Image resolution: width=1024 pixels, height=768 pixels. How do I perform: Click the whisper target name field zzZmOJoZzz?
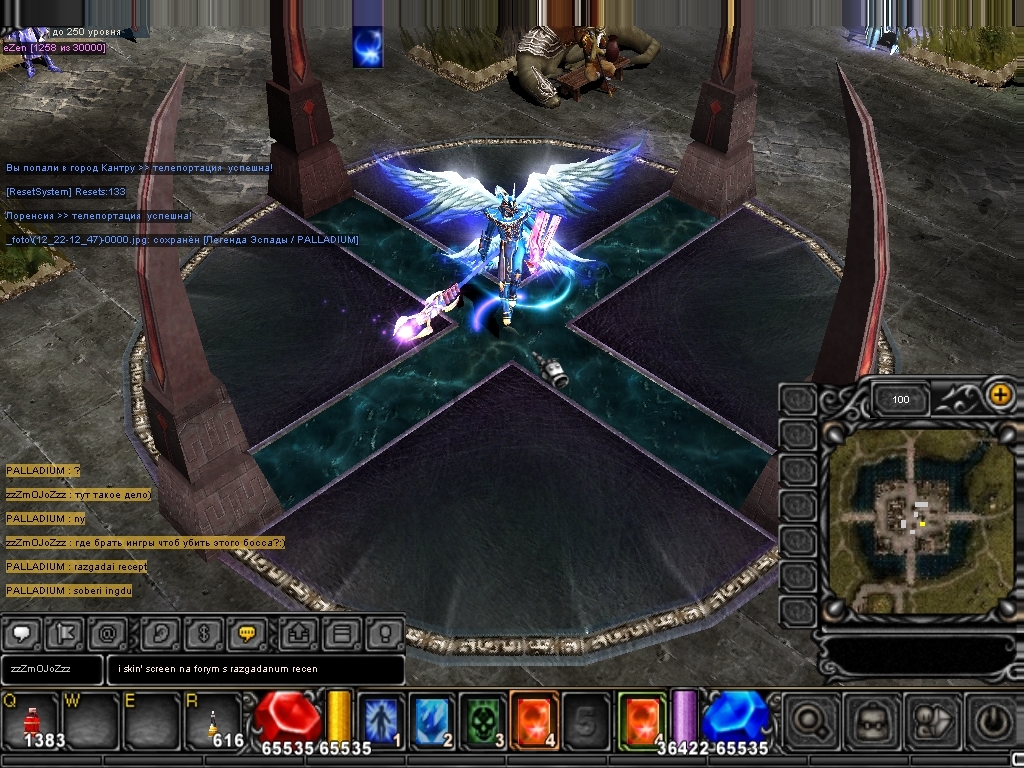point(52,669)
